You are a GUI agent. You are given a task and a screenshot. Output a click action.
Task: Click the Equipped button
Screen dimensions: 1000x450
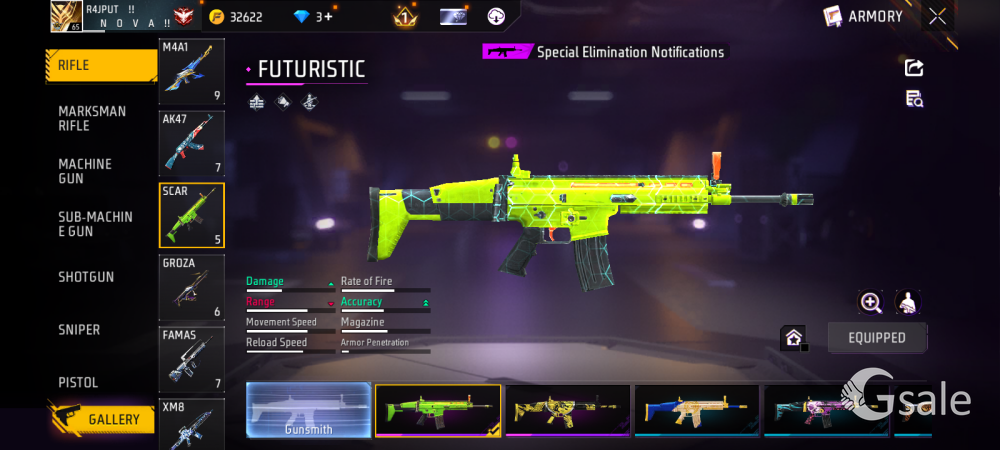[877, 338]
